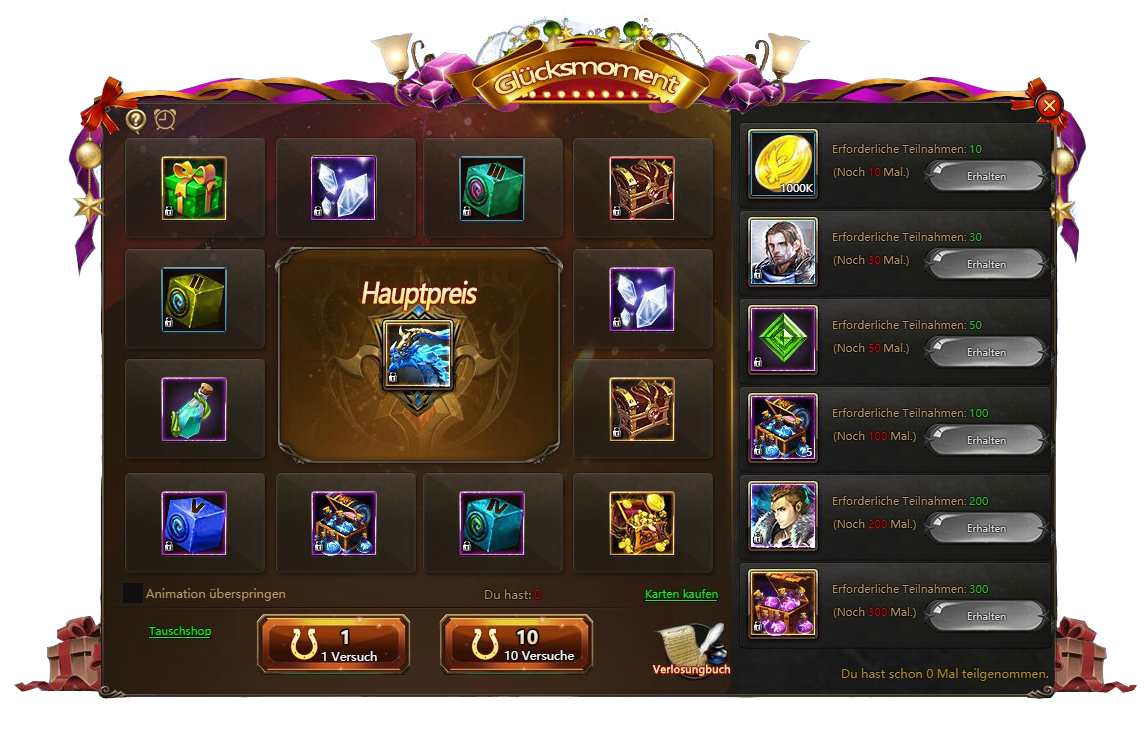Select the green gift box prize
1147x738 pixels.
(x=194, y=187)
